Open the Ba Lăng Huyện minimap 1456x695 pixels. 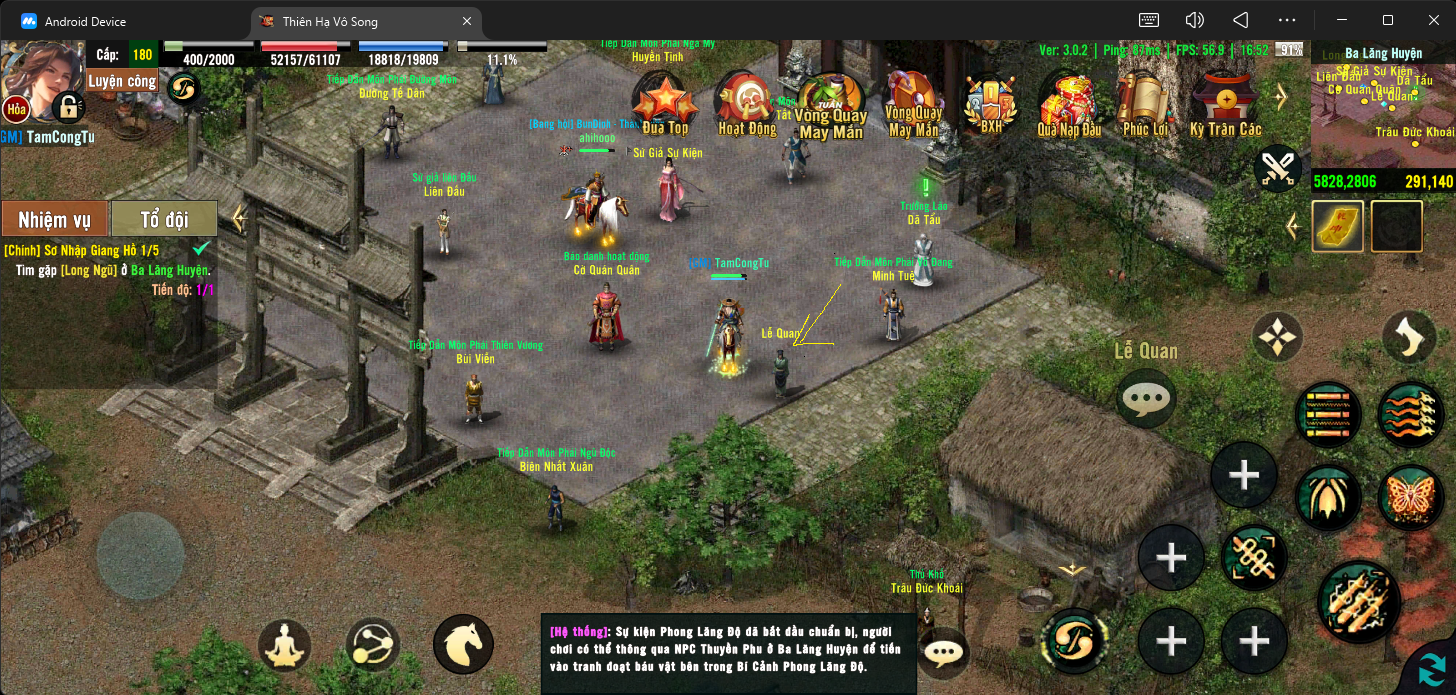click(1383, 112)
